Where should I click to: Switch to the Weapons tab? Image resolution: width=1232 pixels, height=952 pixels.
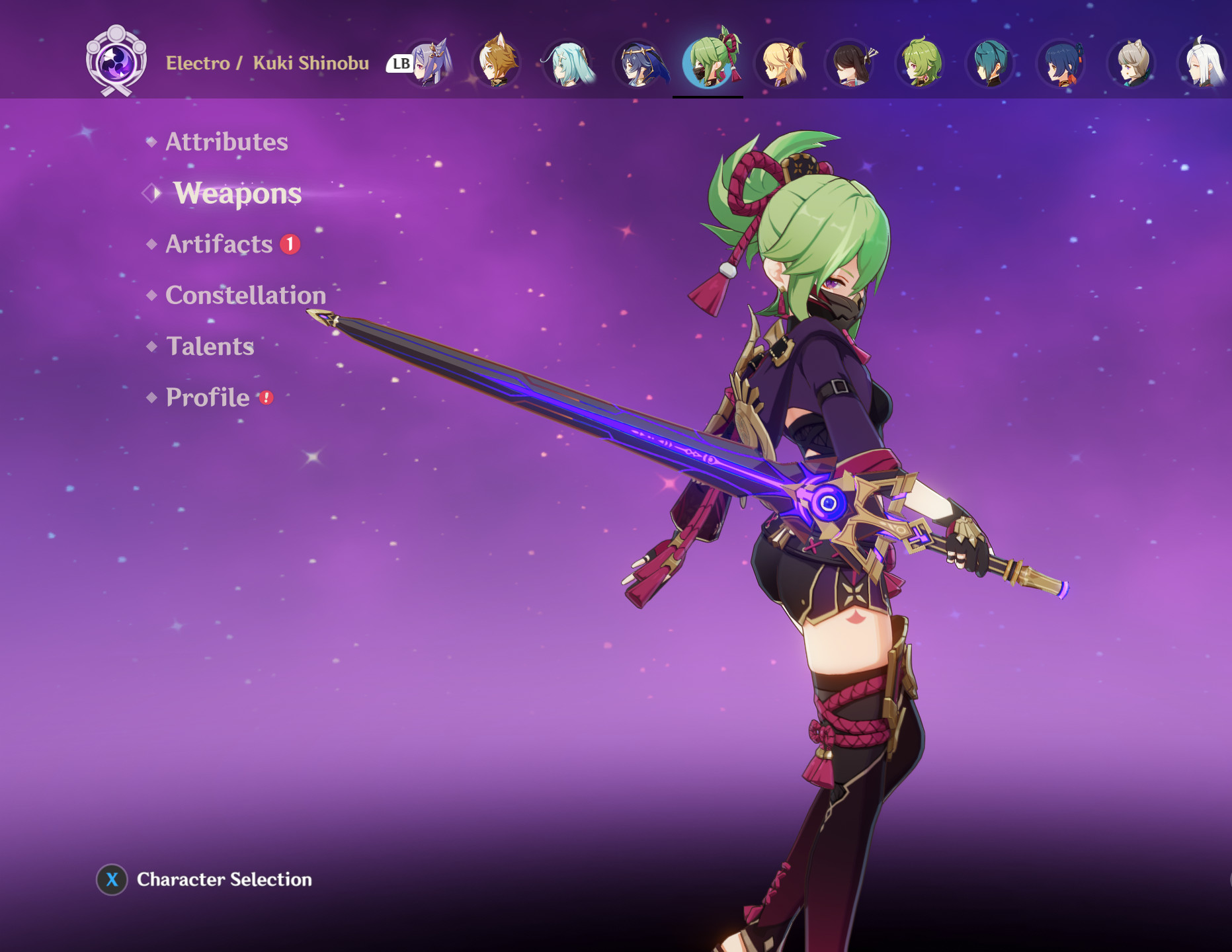237,194
